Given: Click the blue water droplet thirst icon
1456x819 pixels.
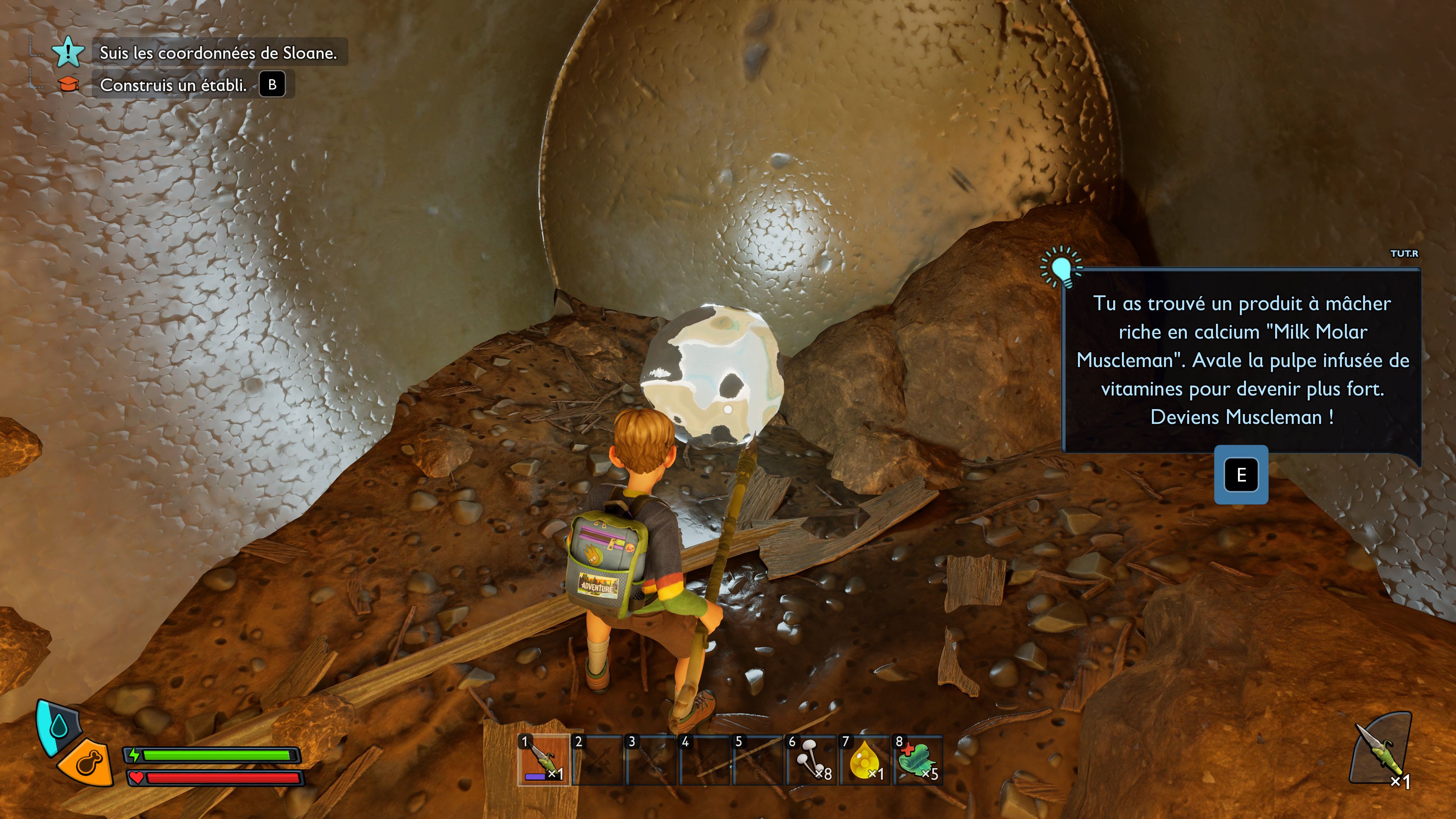Looking at the screenshot, I should 58,726.
